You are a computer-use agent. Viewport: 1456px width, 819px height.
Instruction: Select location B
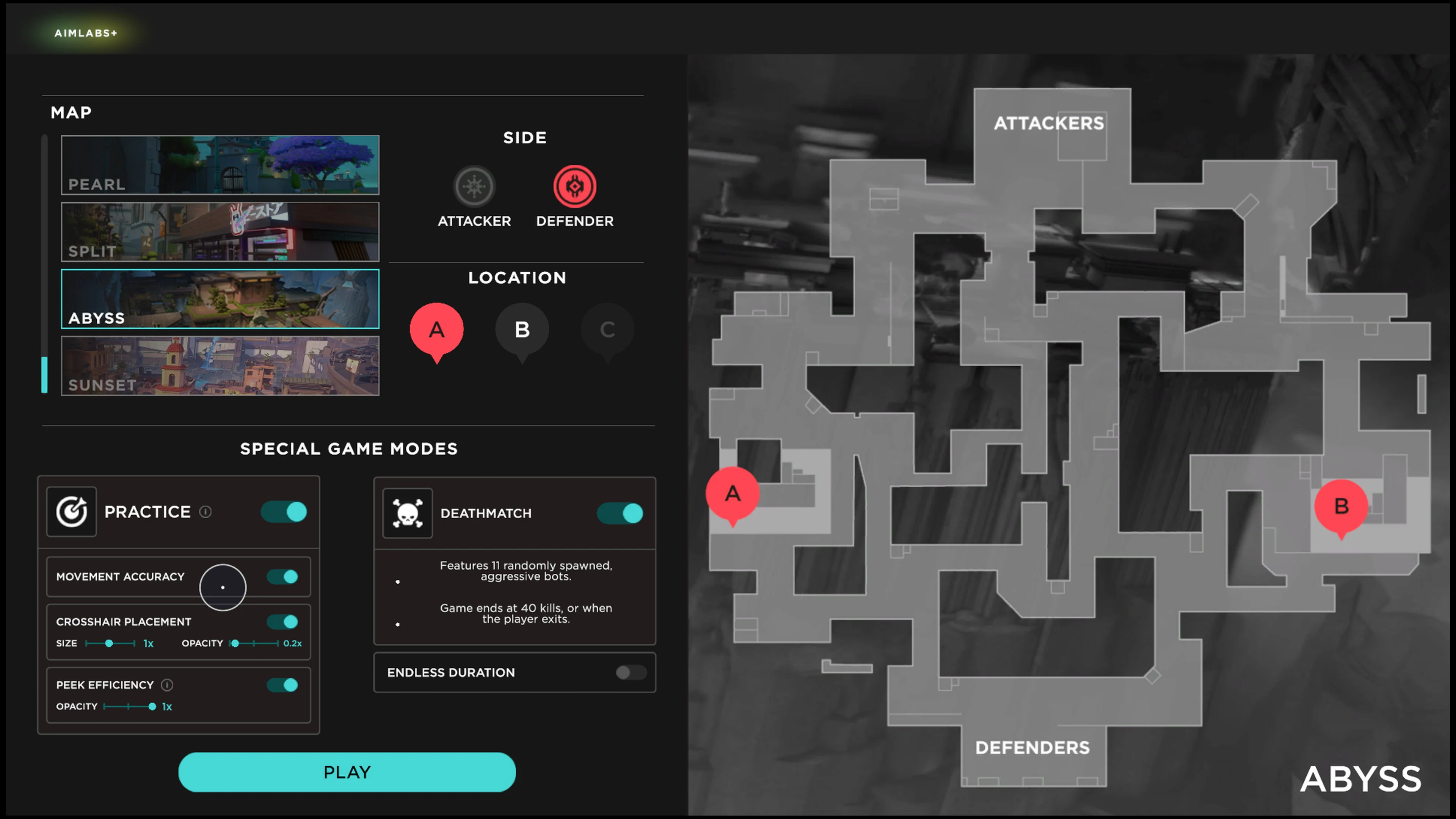(x=522, y=329)
